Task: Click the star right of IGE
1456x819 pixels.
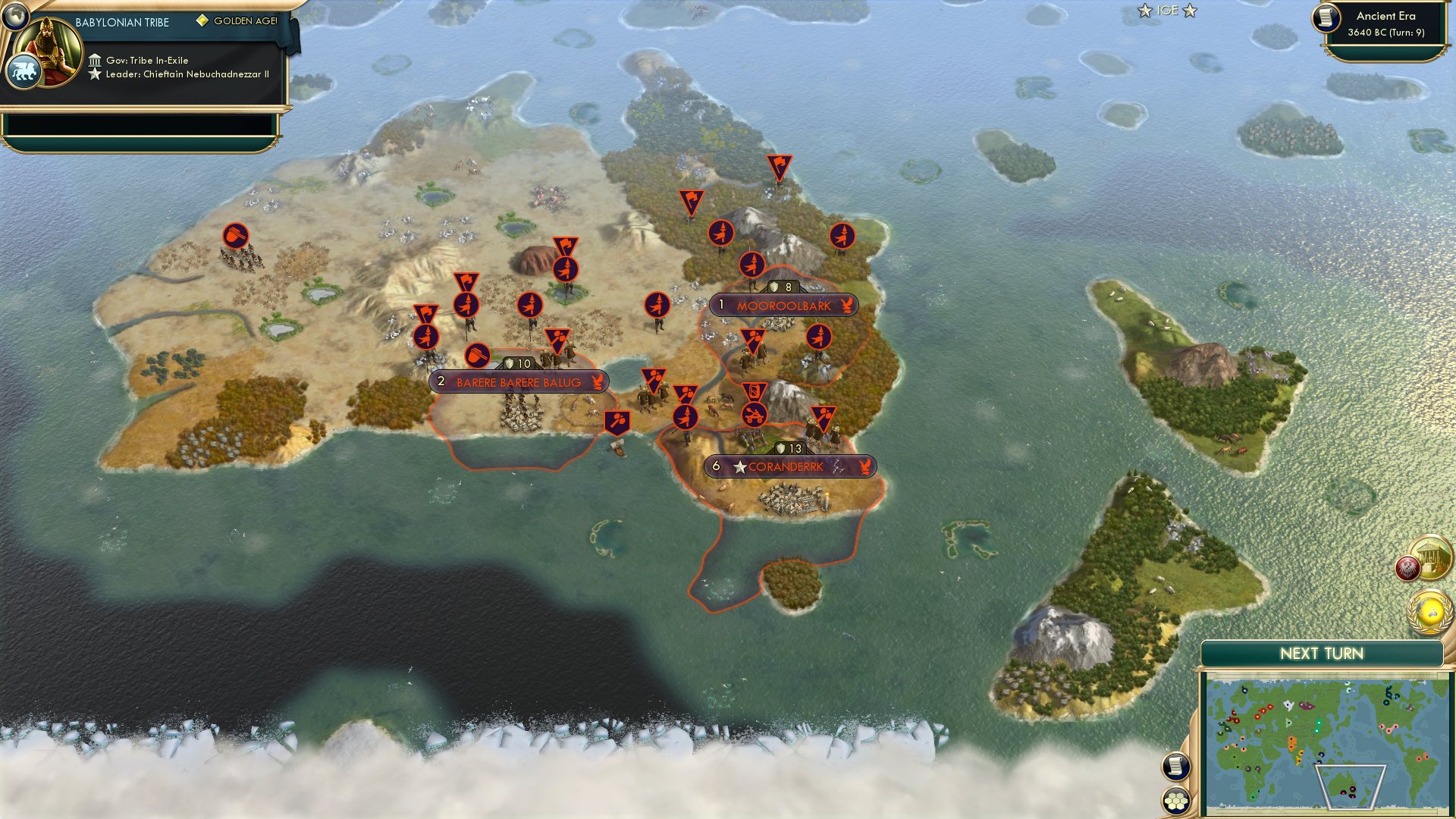Action: [x=1188, y=11]
